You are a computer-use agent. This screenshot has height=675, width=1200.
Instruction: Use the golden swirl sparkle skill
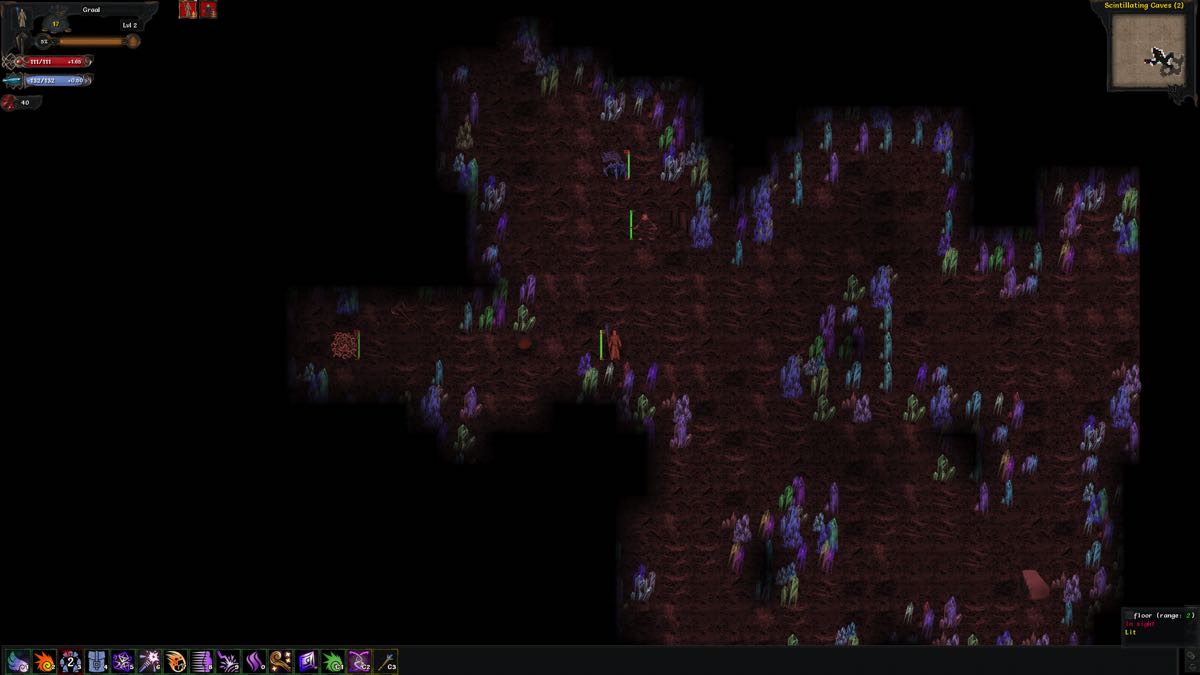click(x=280, y=661)
